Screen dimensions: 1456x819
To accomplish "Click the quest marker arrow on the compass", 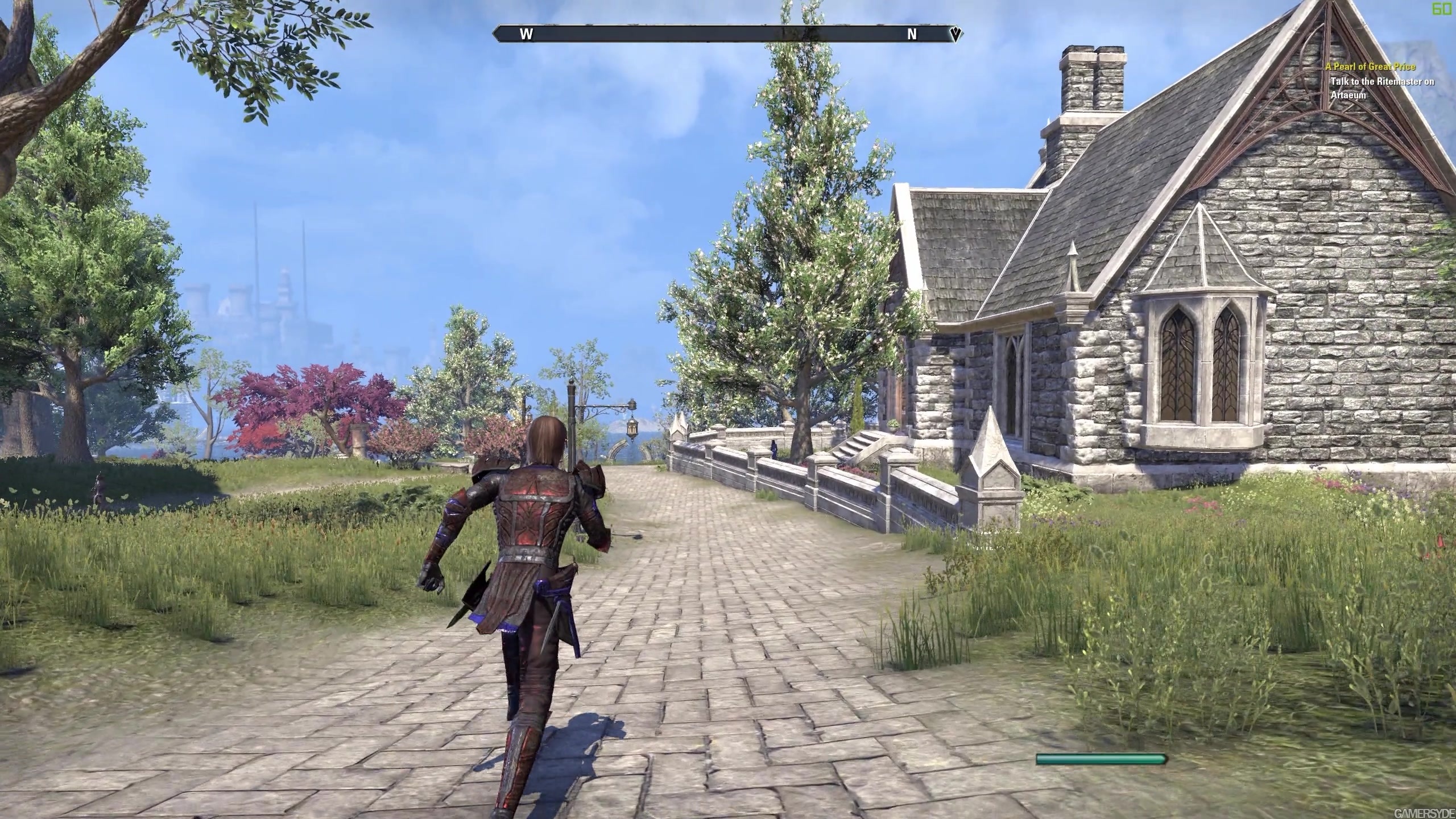I will click(955, 34).
